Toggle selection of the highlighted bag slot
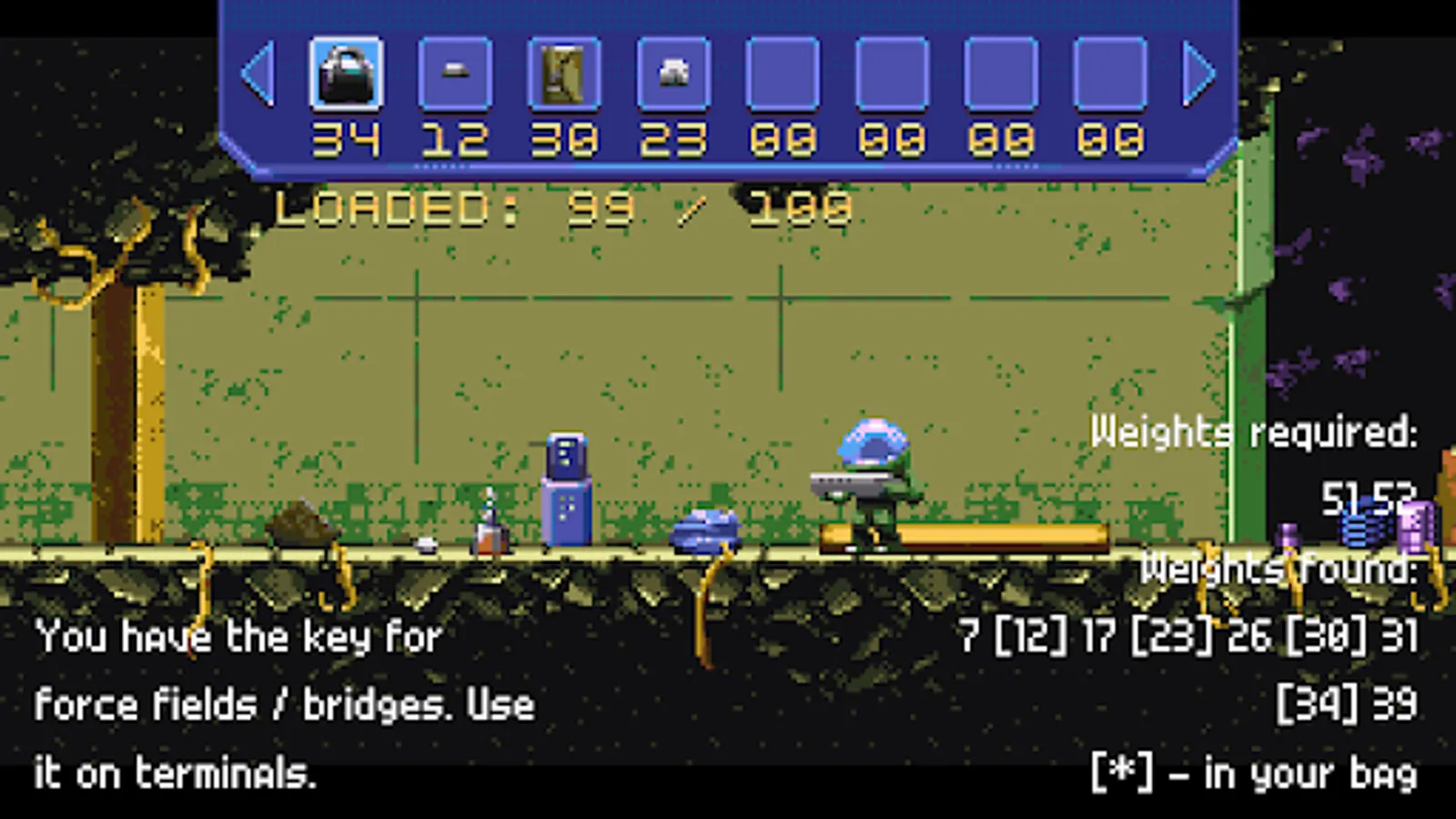 coord(347,73)
